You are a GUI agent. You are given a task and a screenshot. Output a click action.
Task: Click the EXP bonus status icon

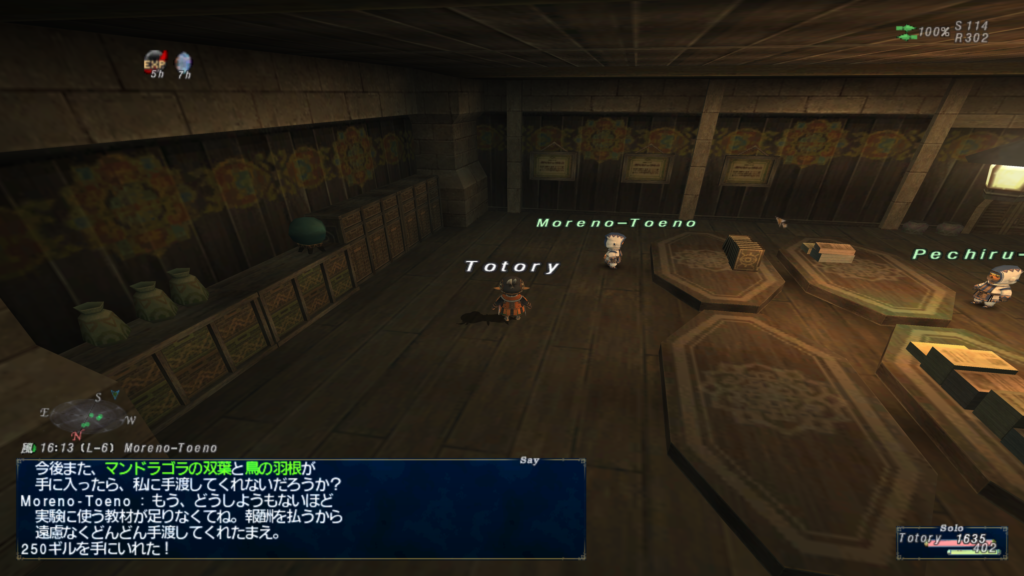(x=153, y=62)
